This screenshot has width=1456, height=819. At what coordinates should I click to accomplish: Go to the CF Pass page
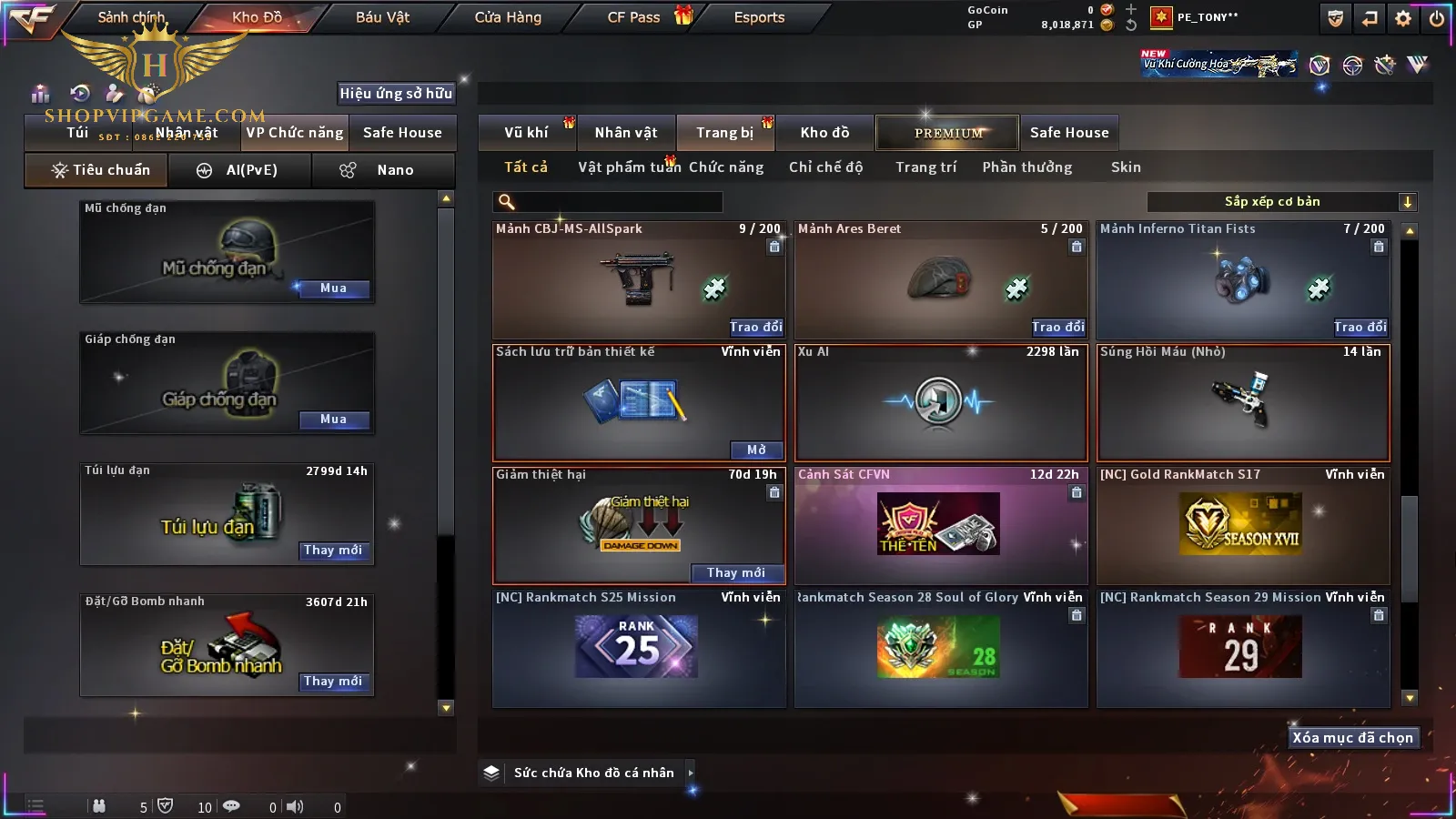click(x=633, y=17)
